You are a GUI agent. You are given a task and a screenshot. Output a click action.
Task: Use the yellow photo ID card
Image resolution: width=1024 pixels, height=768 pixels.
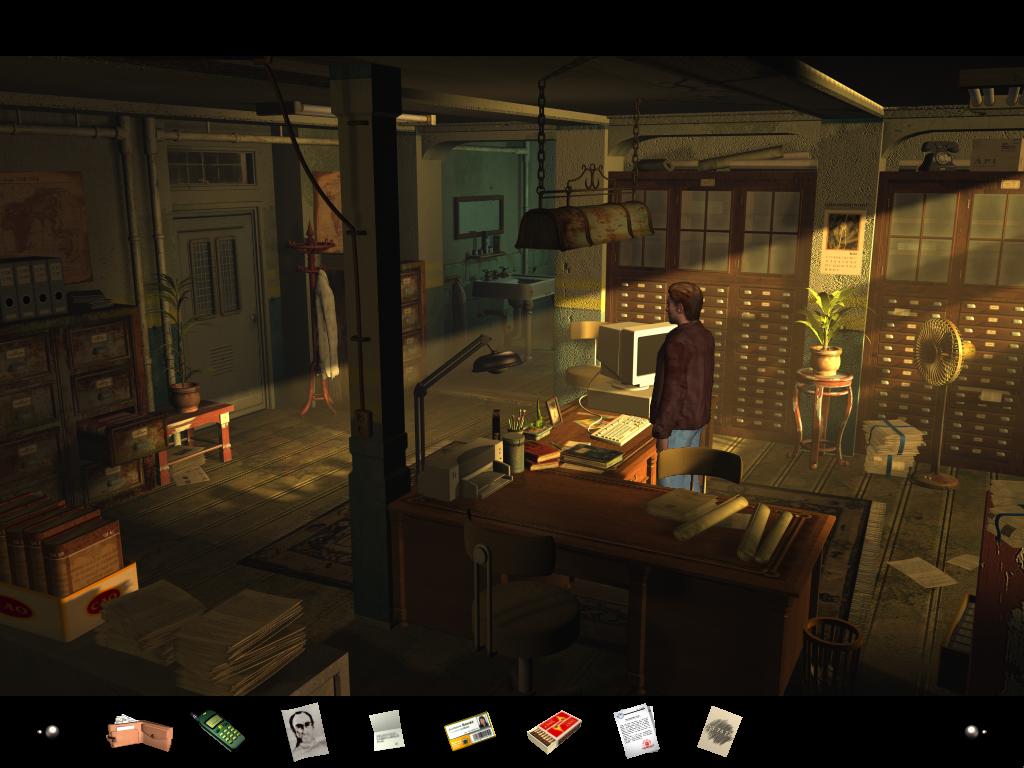[x=469, y=731]
